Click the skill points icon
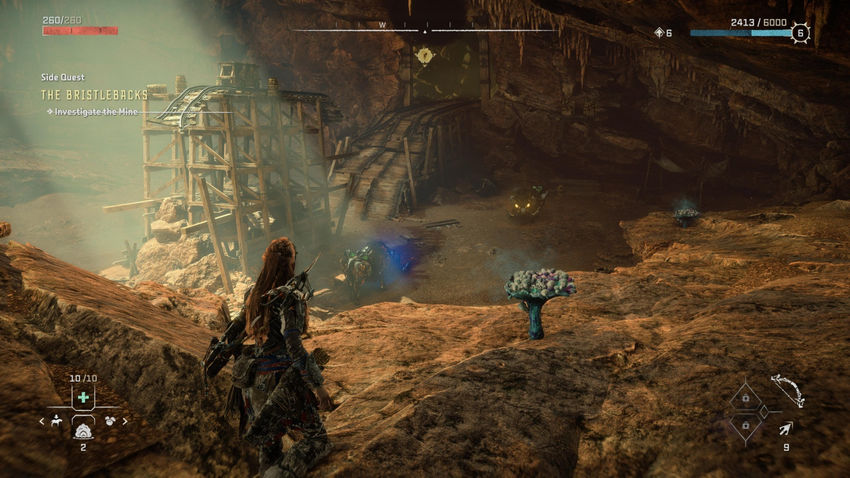This screenshot has width=850, height=478. 659,33
